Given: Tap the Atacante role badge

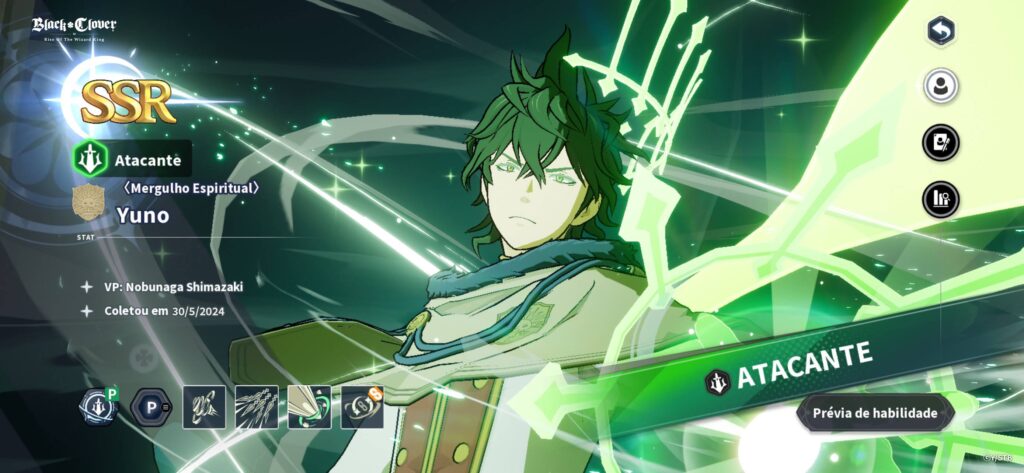Looking at the screenshot, I should coord(132,159).
